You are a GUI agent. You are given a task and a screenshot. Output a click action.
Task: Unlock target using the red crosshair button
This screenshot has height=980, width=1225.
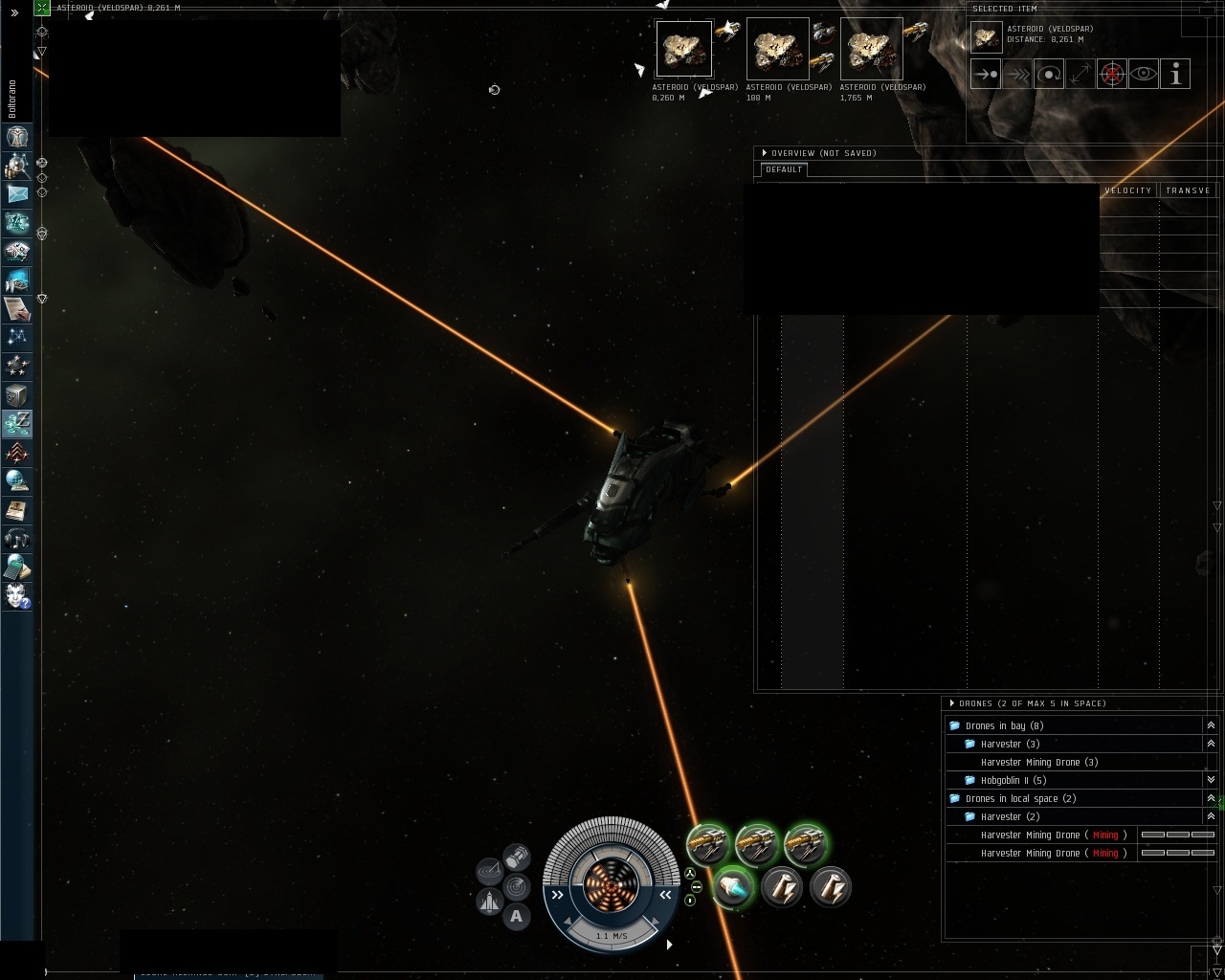[x=1112, y=74]
